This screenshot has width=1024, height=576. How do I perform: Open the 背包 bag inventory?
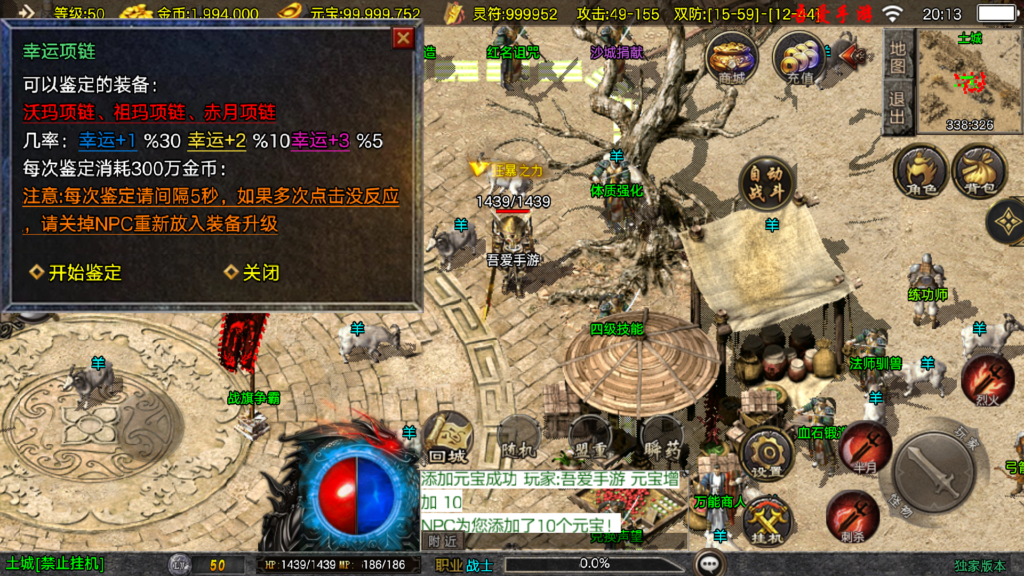tap(978, 170)
